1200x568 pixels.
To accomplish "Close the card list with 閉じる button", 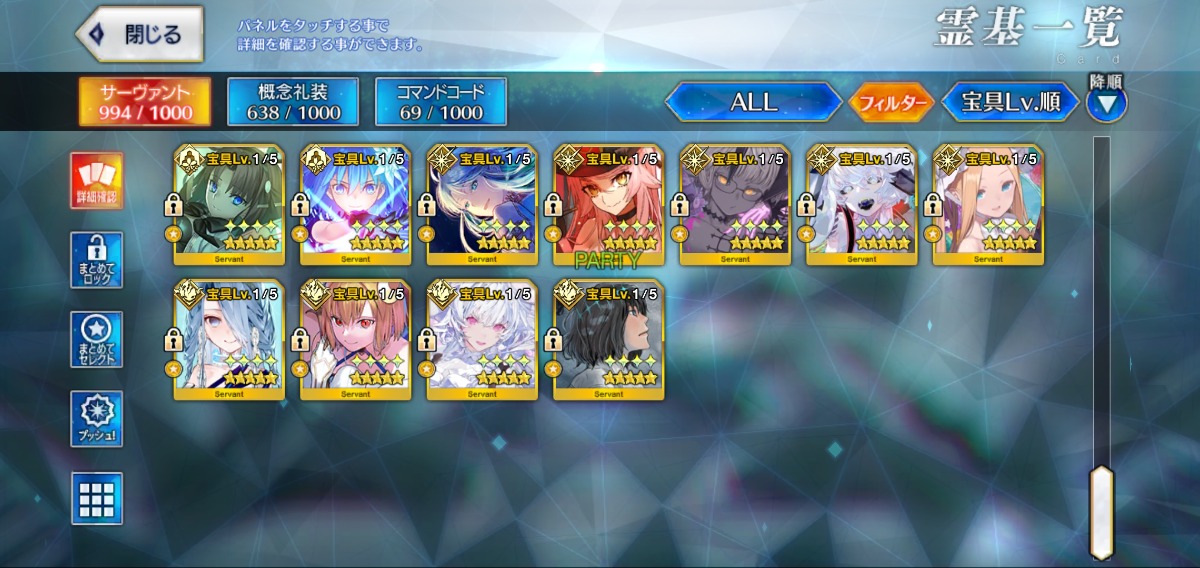I will click(x=140, y=35).
